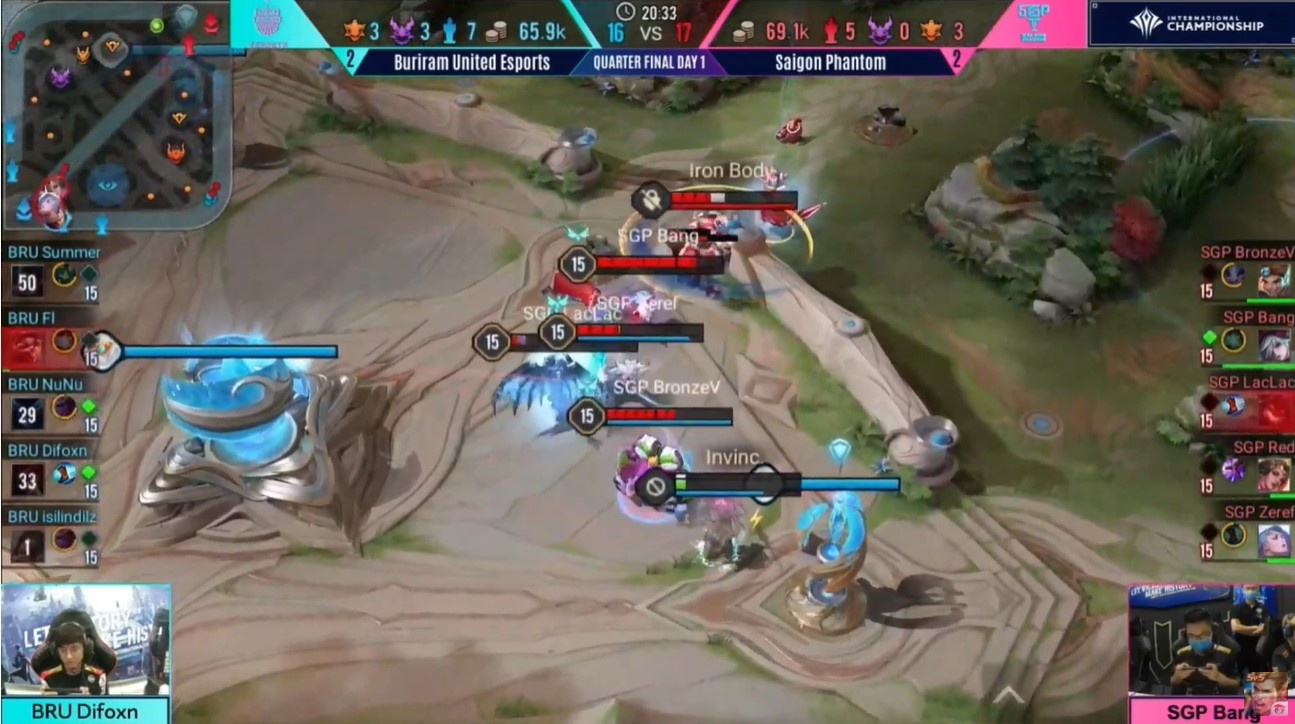
Task: Select the BRU Difoxn webcam thumbnail
Action: 85,640
